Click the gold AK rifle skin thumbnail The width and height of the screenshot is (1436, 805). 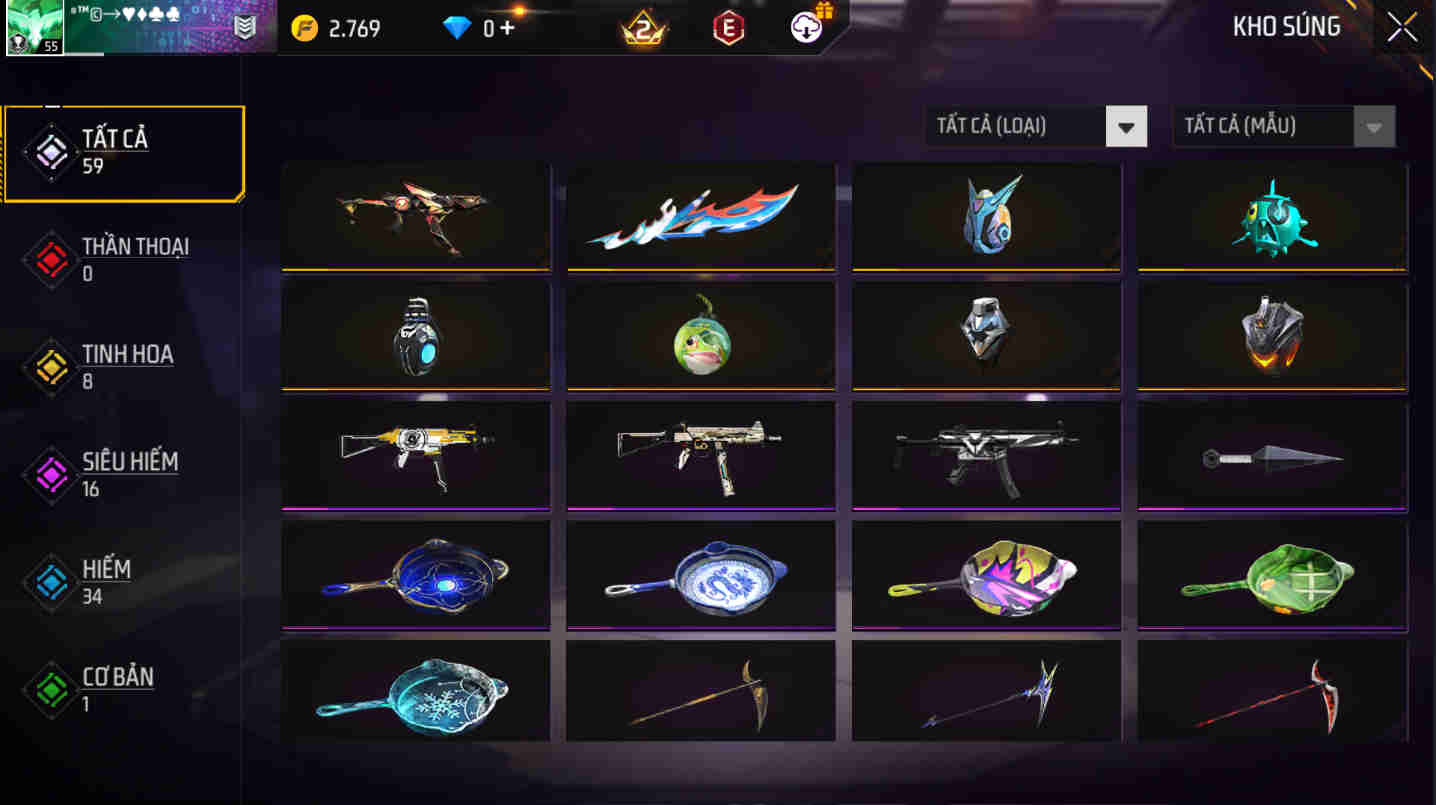click(415, 453)
